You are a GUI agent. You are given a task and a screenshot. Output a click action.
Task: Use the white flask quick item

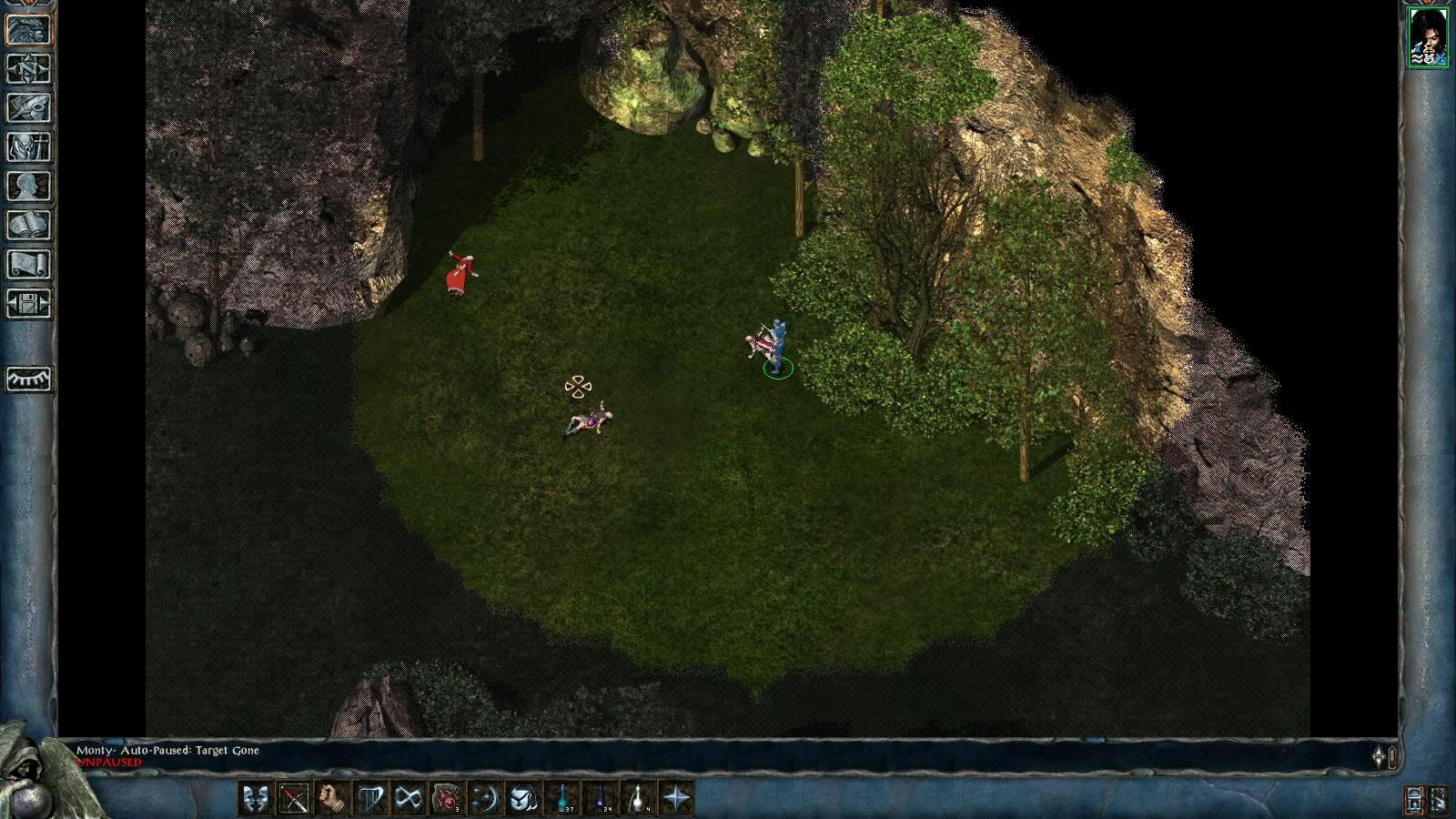(x=640, y=798)
